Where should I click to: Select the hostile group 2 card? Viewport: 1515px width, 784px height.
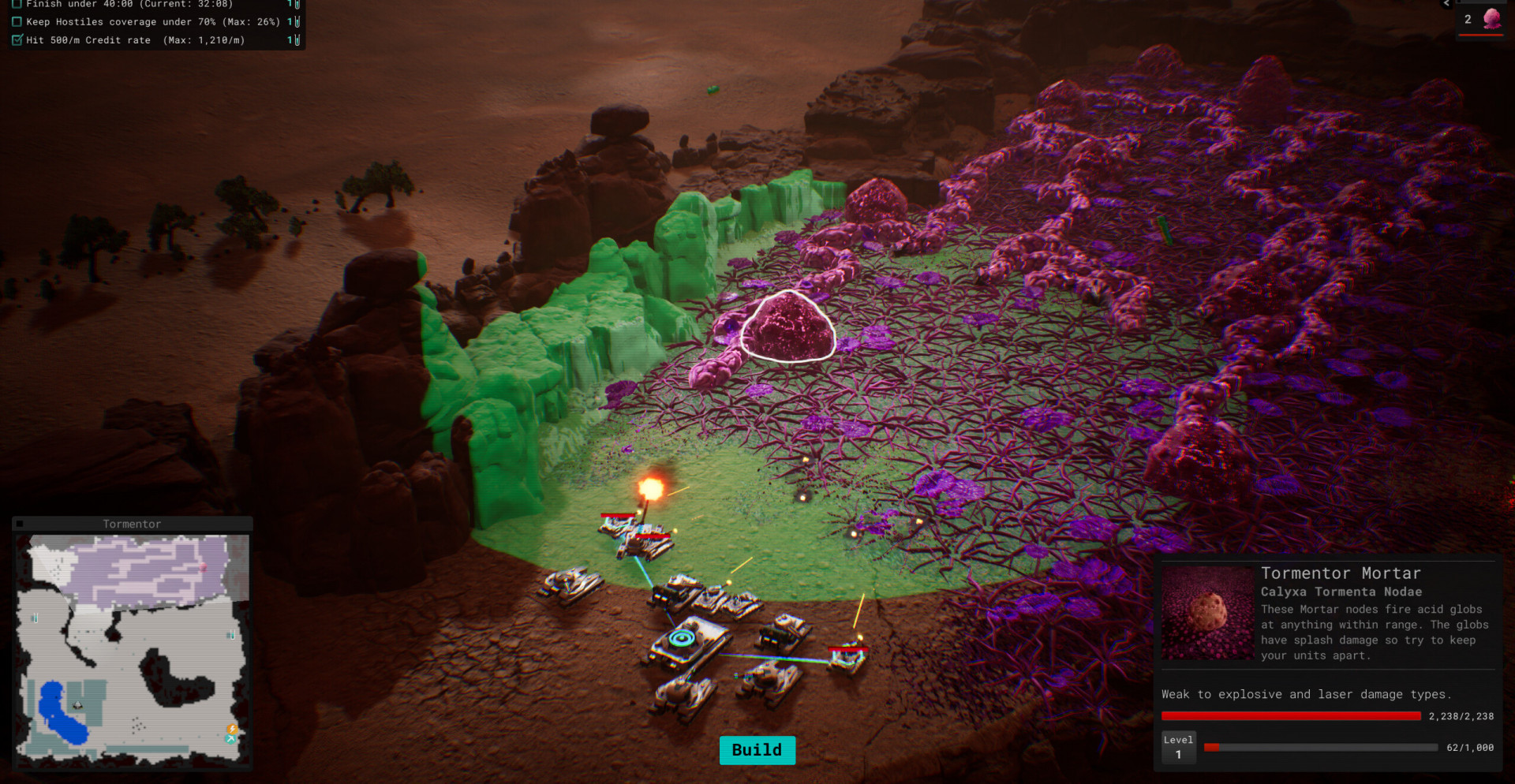tap(1479, 20)
